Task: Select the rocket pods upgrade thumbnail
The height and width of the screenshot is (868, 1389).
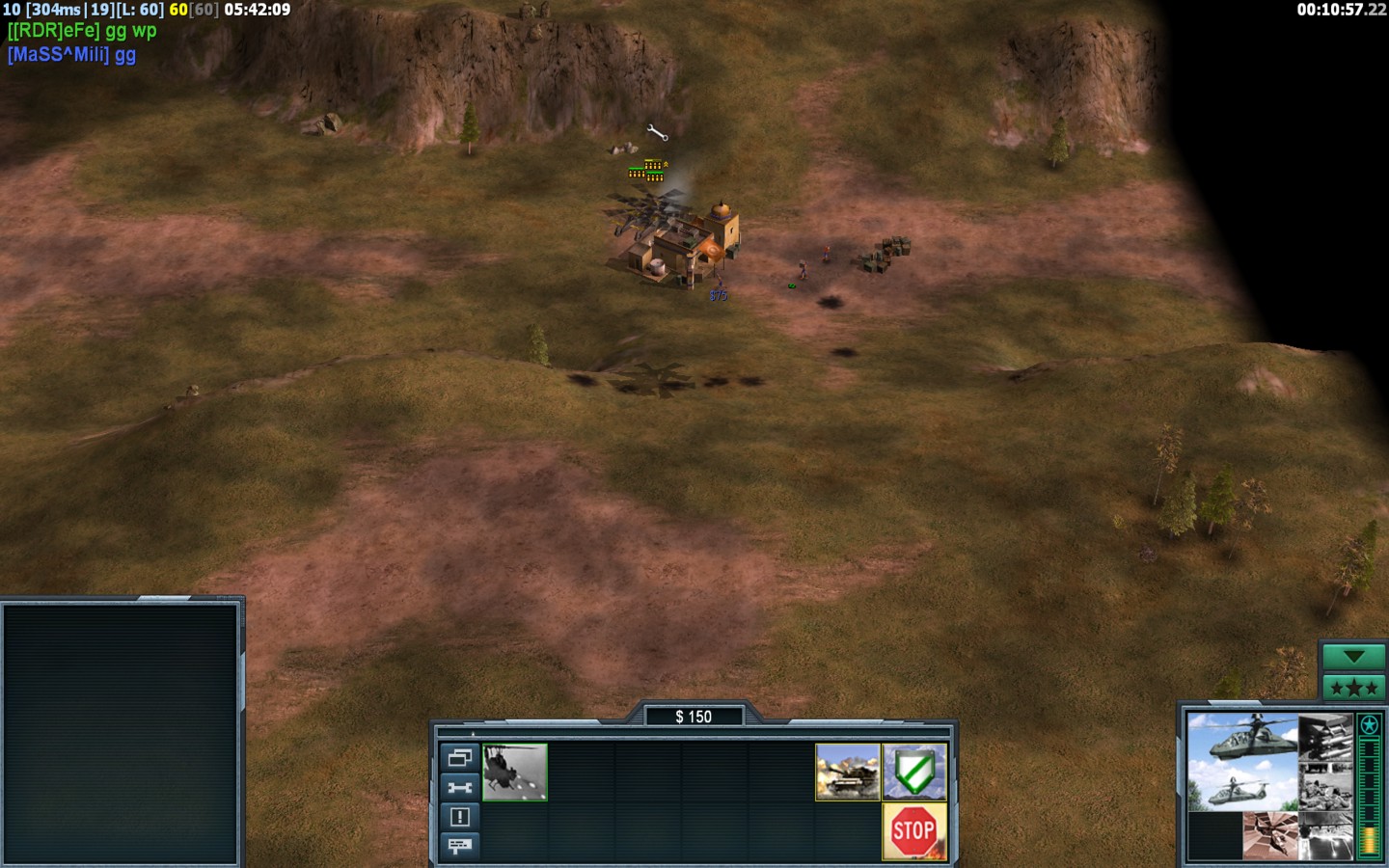Action: [x=1326, y=738]
